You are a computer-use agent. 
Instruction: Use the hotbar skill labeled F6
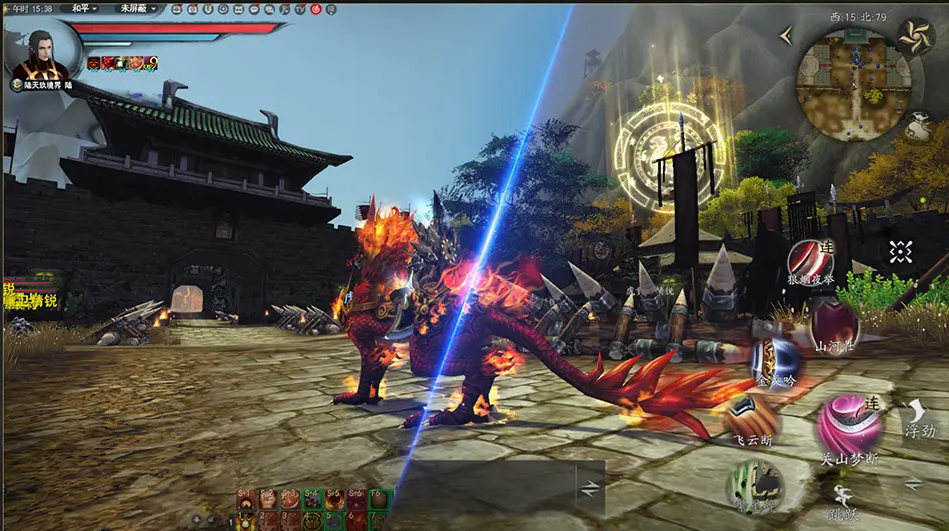(x=379, y=500)
